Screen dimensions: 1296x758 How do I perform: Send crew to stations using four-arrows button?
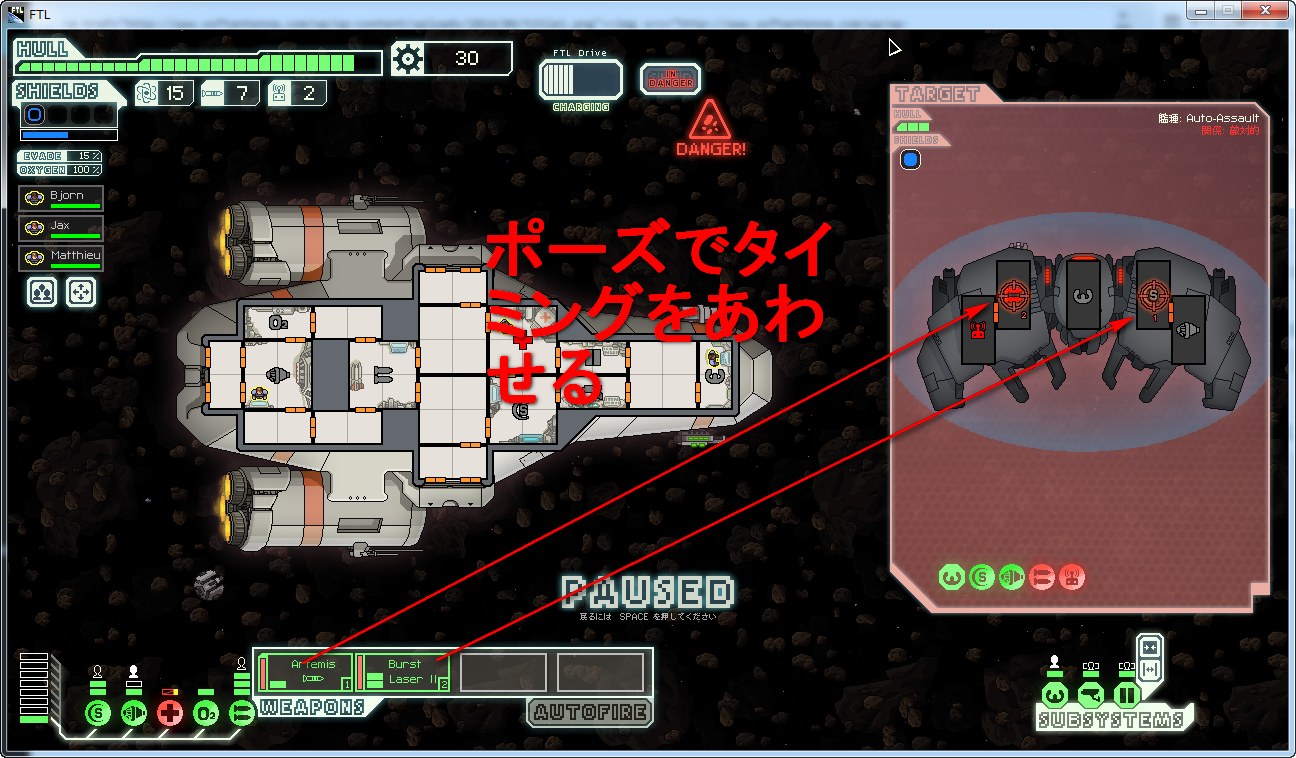[x=80, y=292]
